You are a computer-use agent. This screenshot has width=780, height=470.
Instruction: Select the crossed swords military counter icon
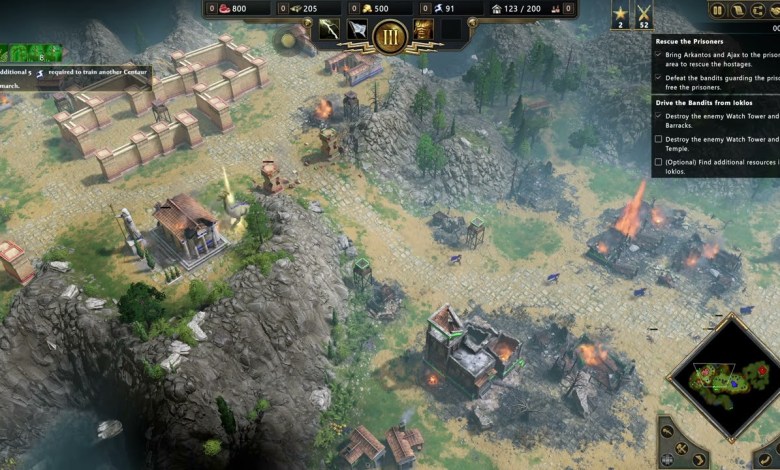tap(644, 15)
